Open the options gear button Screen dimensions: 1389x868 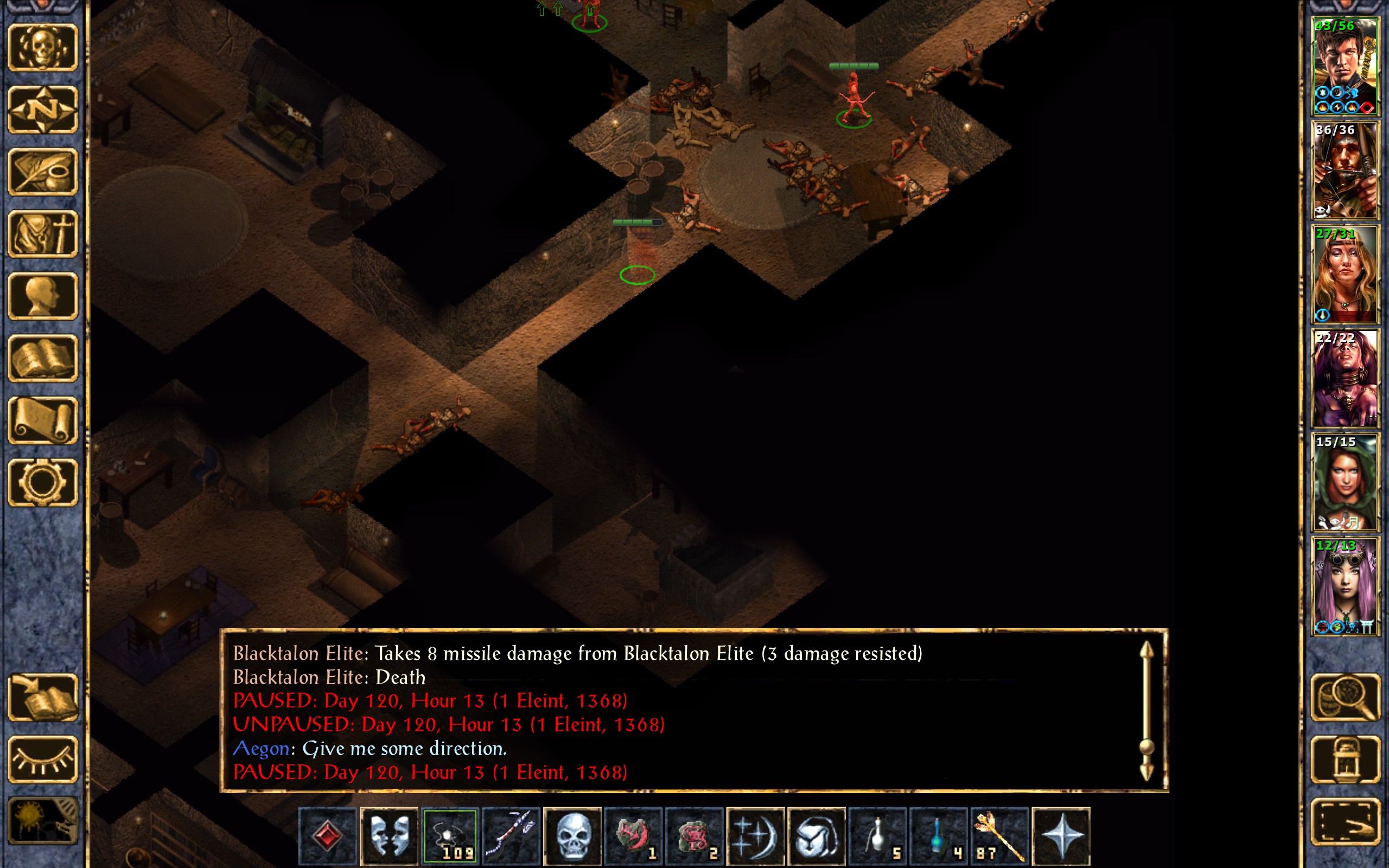pos(43,482)
